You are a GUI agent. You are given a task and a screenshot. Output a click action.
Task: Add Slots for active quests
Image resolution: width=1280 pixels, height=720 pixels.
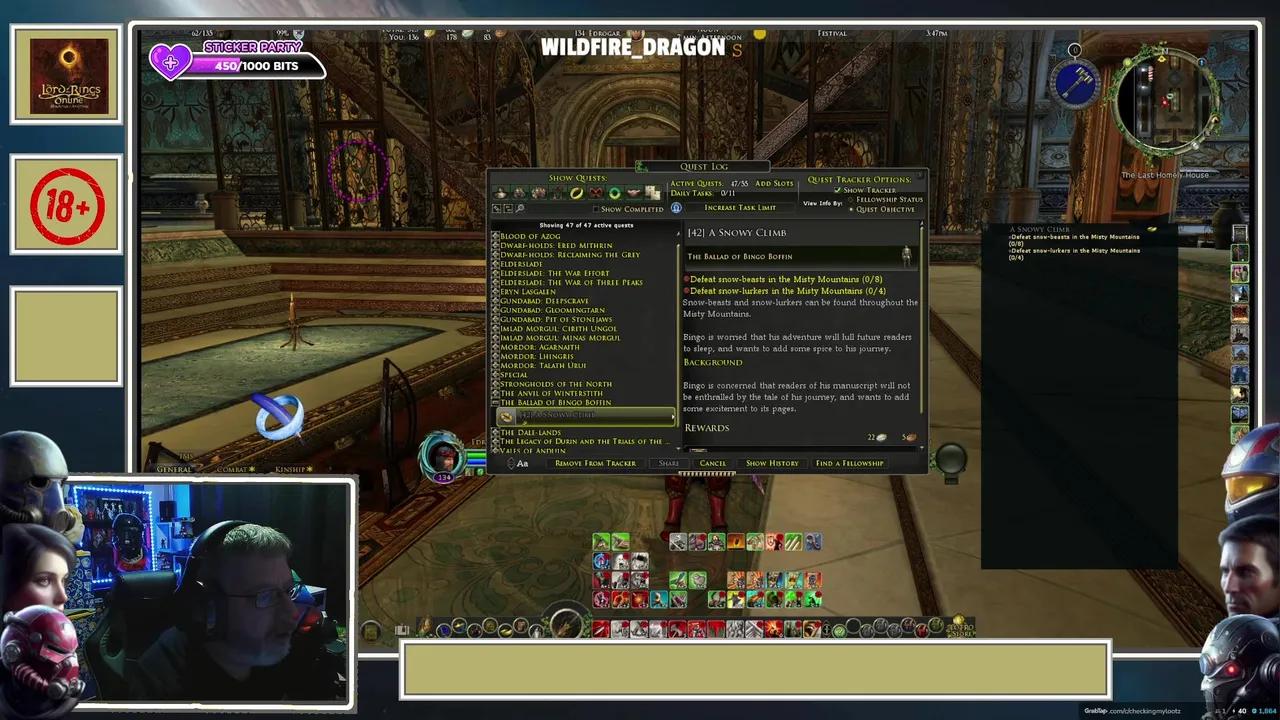(x=774, y=183)
